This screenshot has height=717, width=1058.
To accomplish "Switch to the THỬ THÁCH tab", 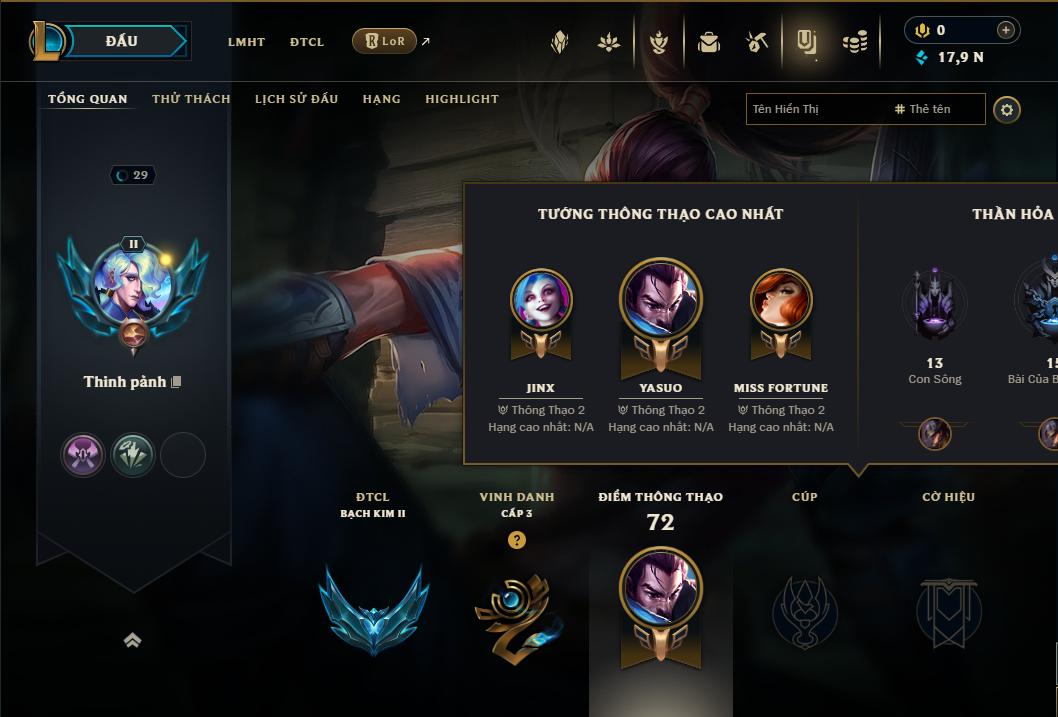I will point(191,99).
